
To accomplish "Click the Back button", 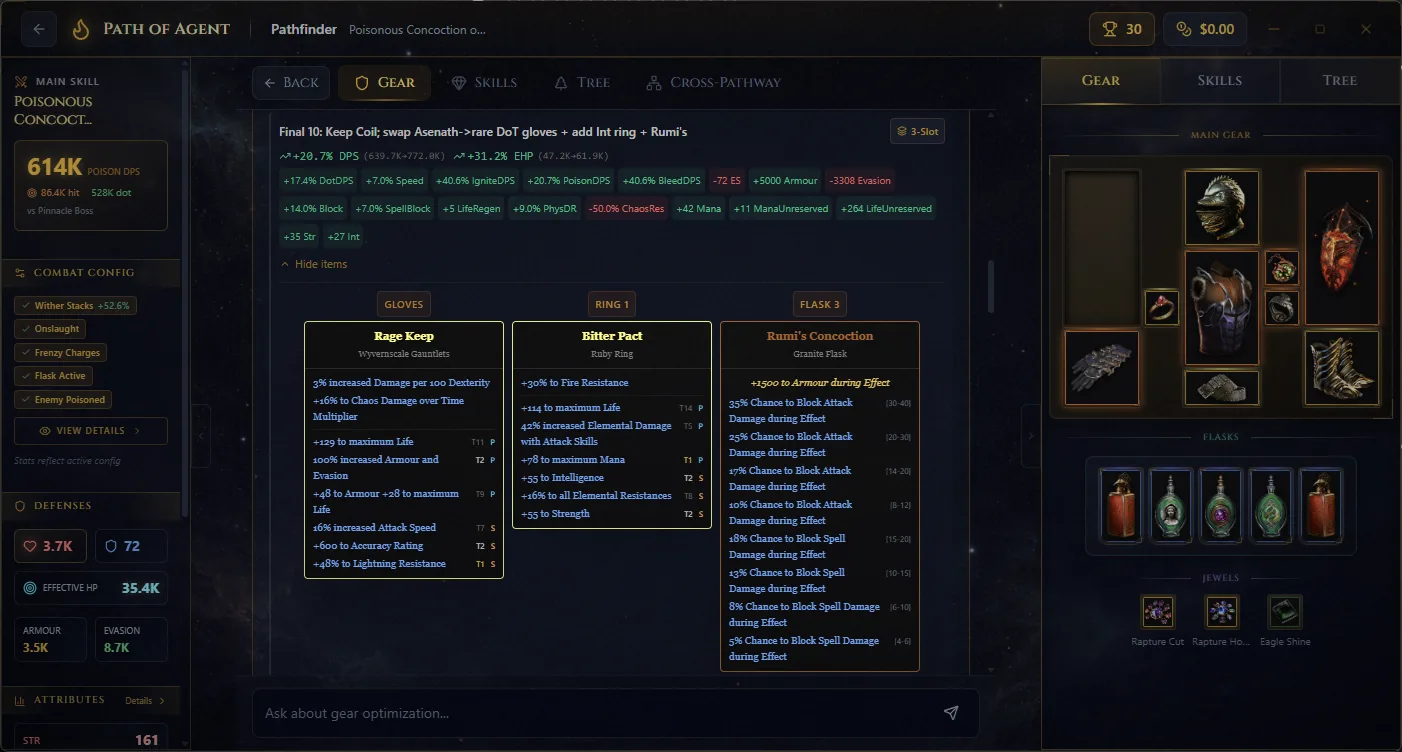I will coord(291,82).
